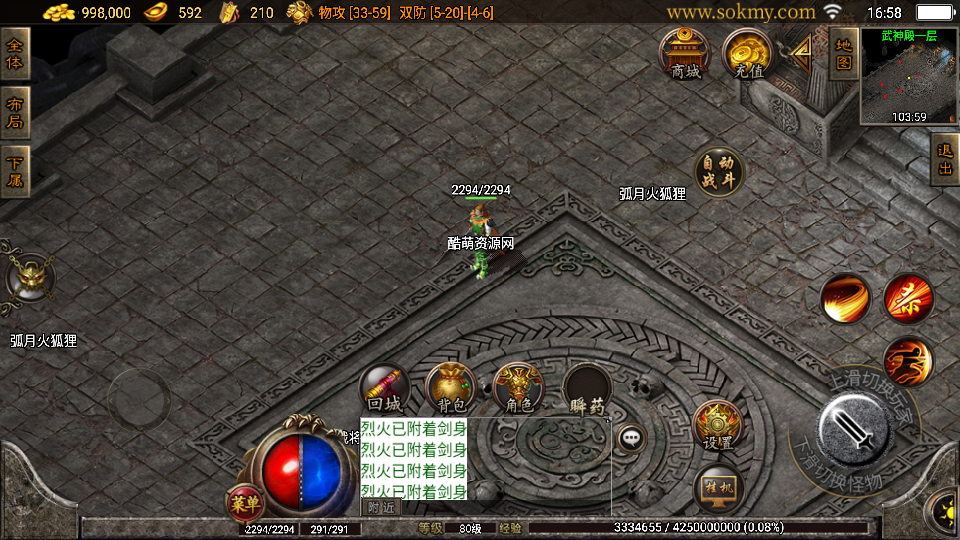Toggle 自动战斗 auto battle

[x=719, y=172]
